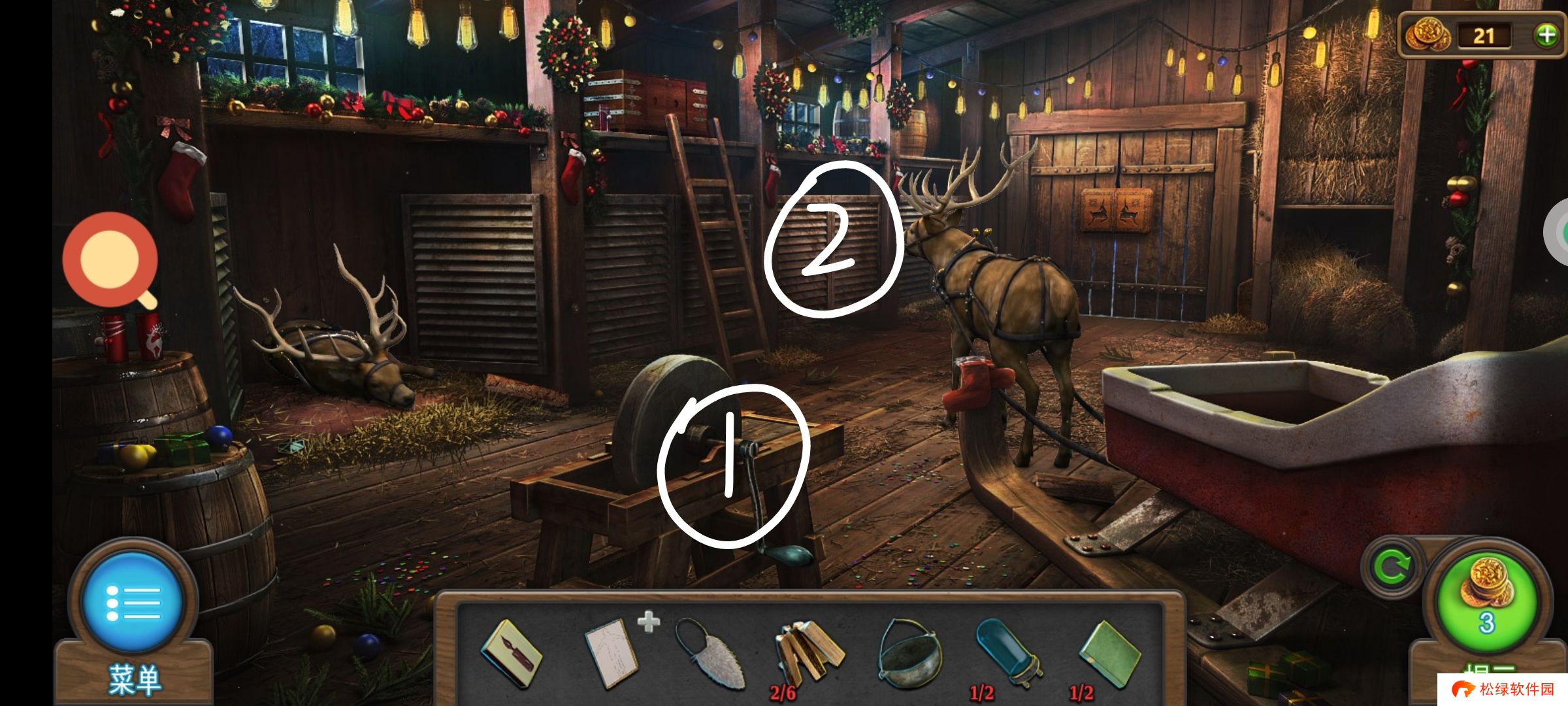The image size is (1568, 706).
Task: Open the 松绿软件园 watermark logo
Action: (x=1503, y=690)
